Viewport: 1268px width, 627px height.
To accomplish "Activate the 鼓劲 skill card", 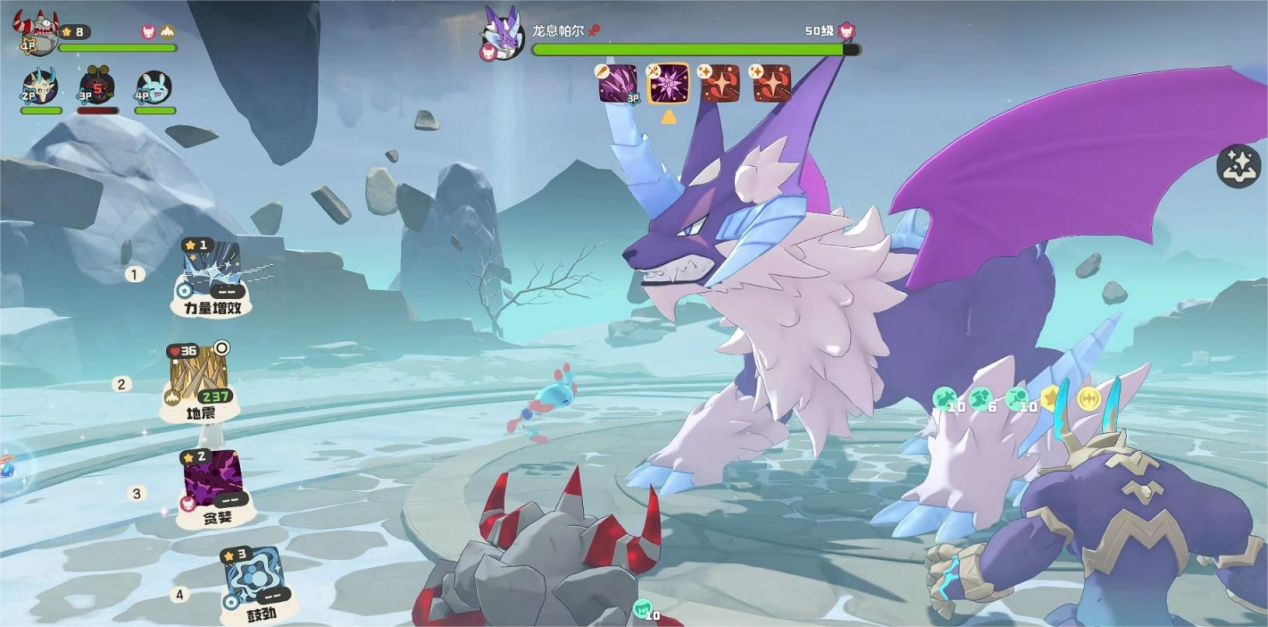I will [x=254, y=581].
